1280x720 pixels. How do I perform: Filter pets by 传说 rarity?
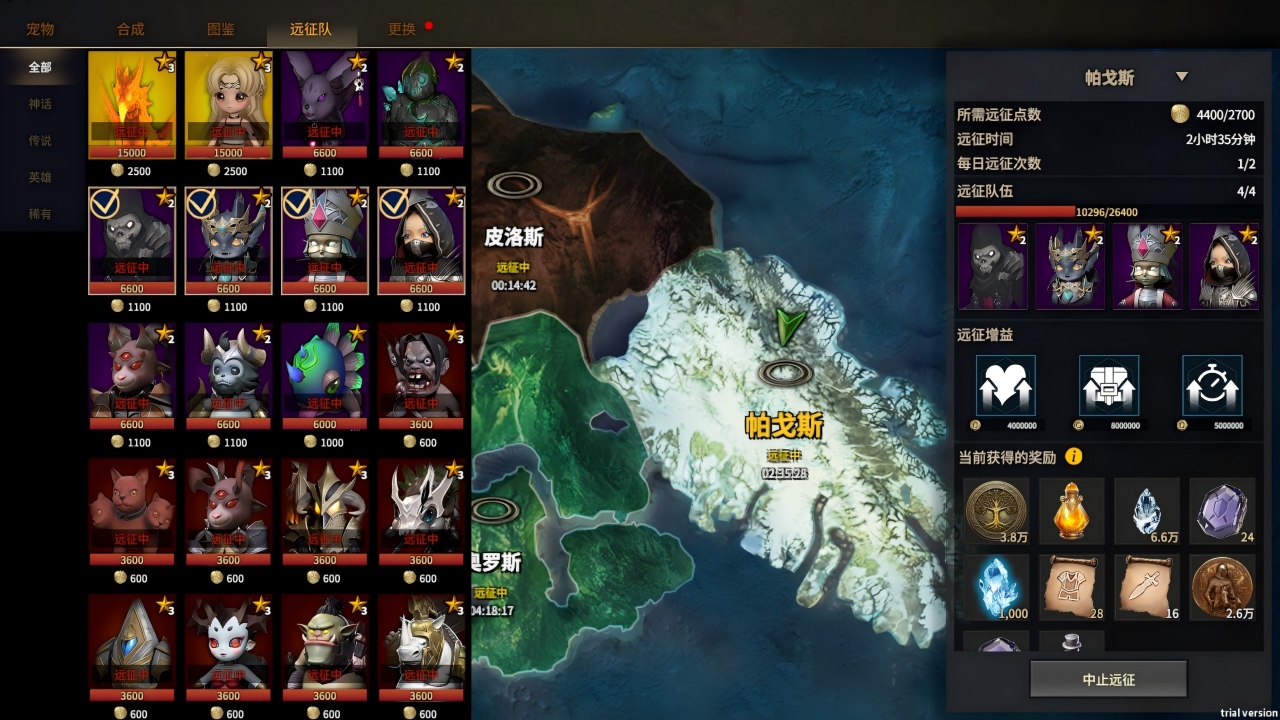pyautogui.click(x=40, y=141)
